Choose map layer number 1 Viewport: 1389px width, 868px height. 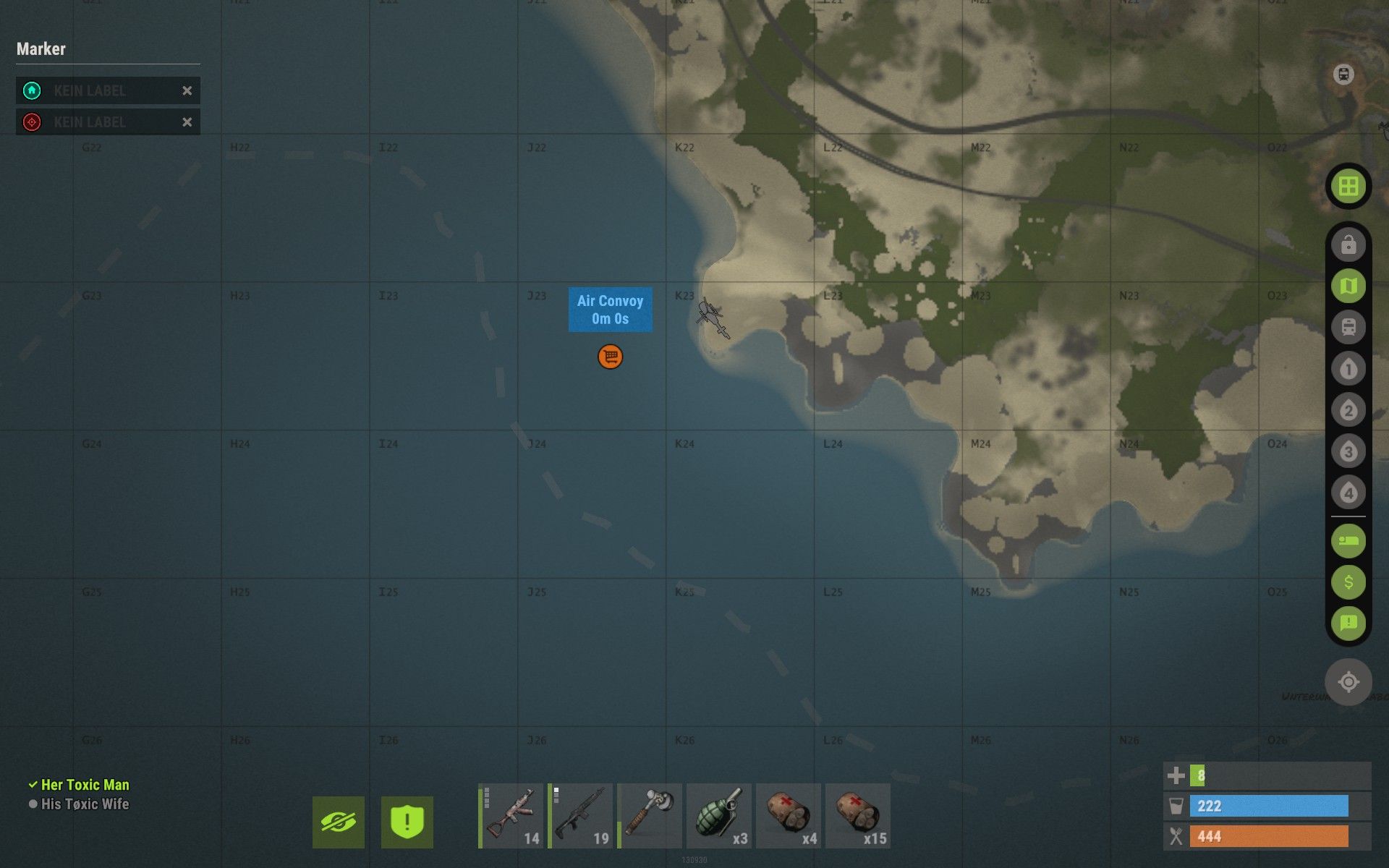click(x=1348, y=369)
